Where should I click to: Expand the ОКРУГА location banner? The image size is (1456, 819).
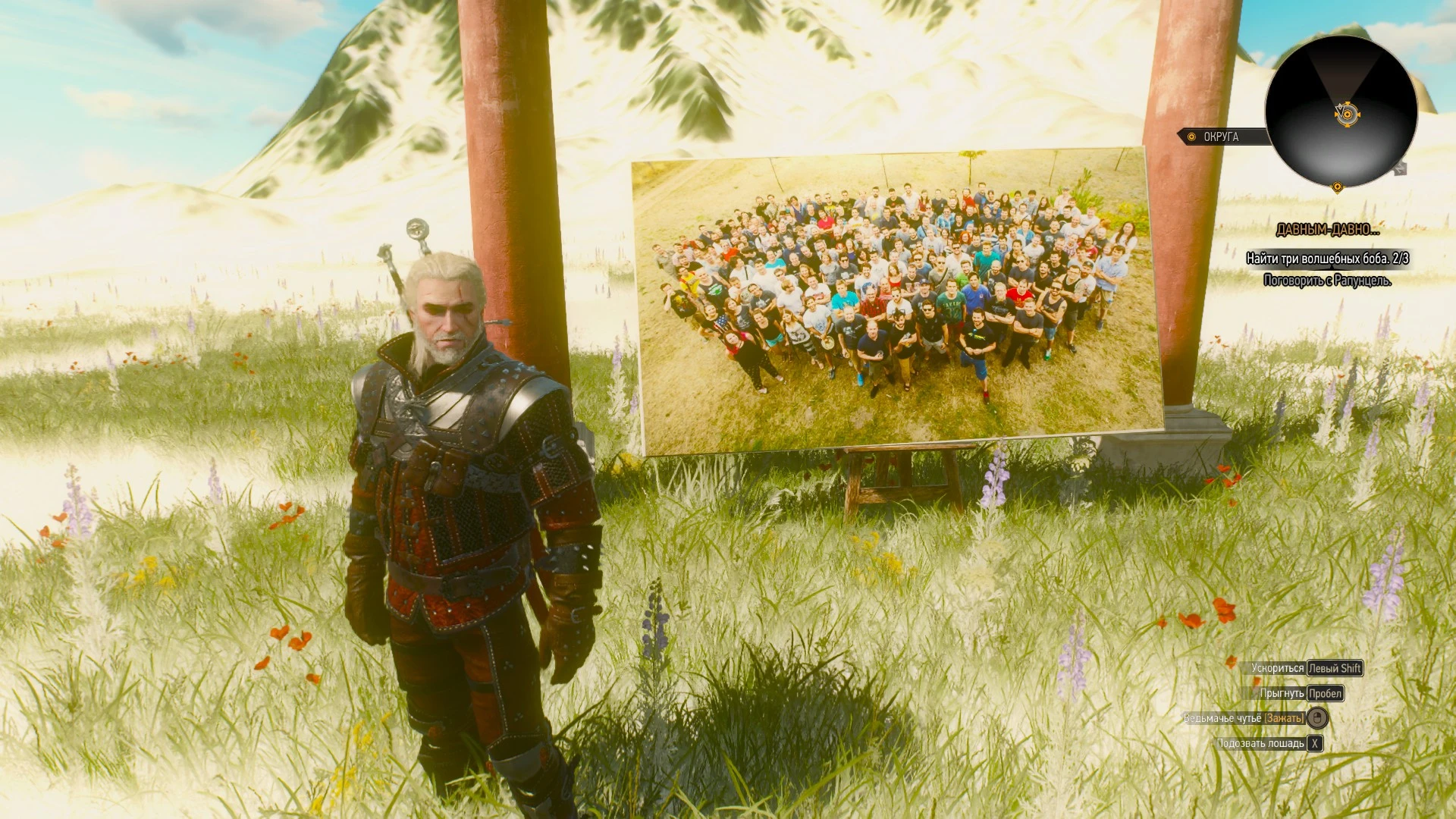[x=1222, y=136]
